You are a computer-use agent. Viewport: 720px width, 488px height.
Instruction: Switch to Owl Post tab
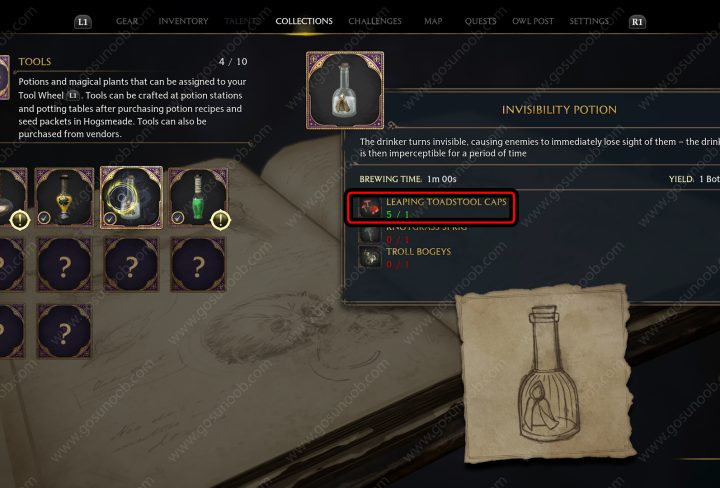[x=535, y=21]
